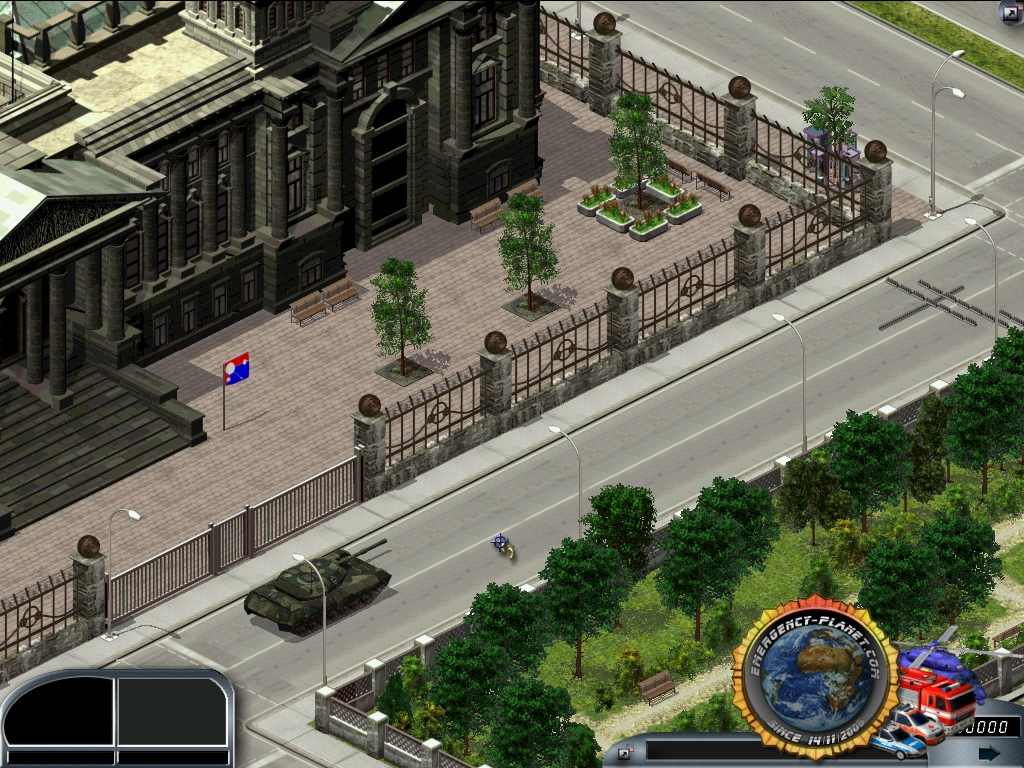The image size is (1024, 768).
Task: Click the small arrow icon on the message bar
Action: tap(626, 752)
